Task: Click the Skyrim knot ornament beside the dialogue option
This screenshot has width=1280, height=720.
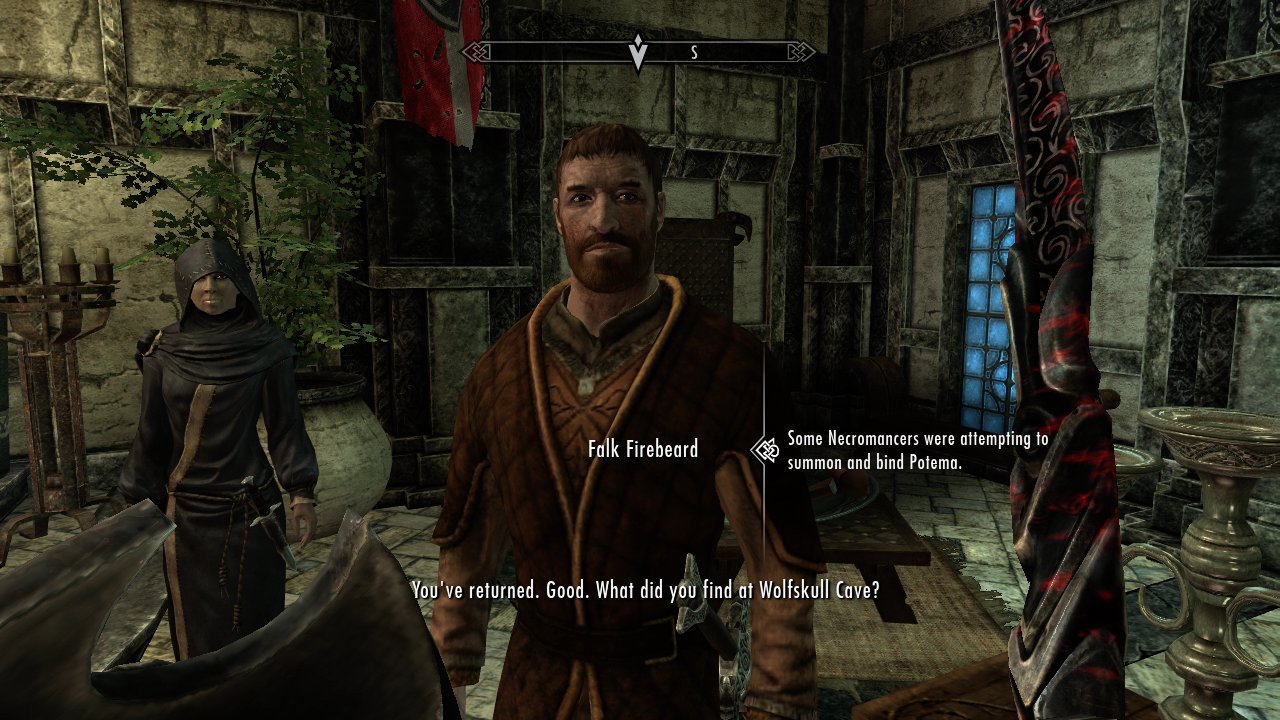Action: (765, 449)
